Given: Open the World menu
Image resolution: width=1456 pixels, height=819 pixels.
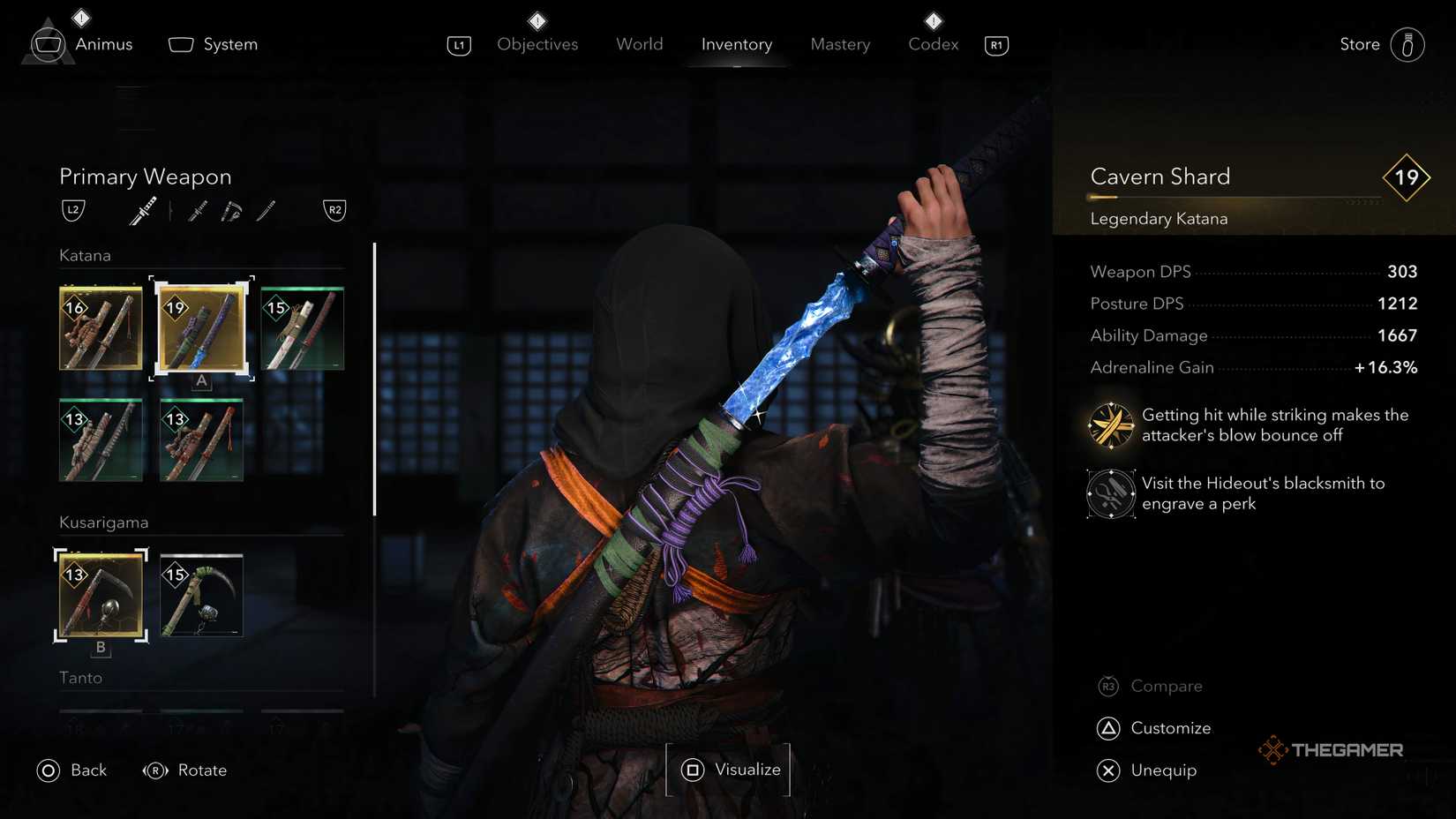Looking at the screenshot, I should 639,44.
